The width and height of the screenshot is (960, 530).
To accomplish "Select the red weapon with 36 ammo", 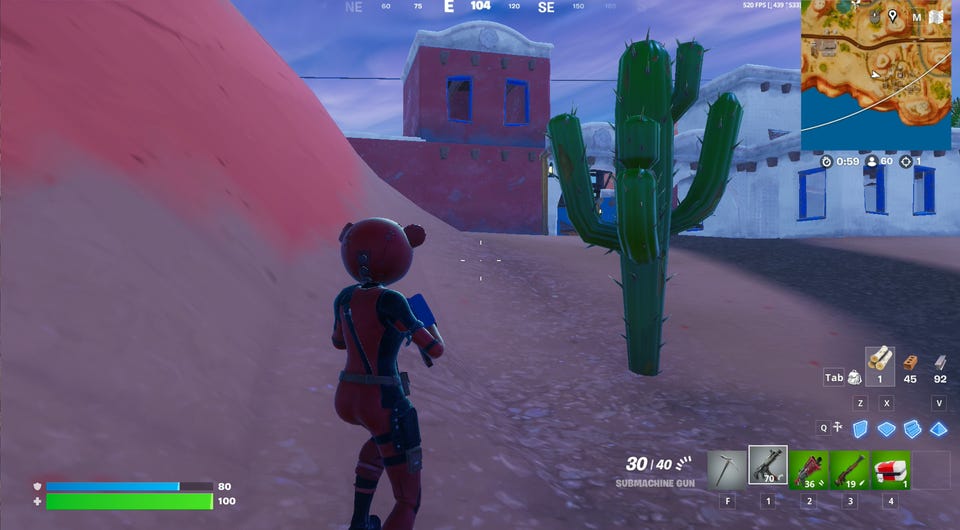I will point(808,469).
